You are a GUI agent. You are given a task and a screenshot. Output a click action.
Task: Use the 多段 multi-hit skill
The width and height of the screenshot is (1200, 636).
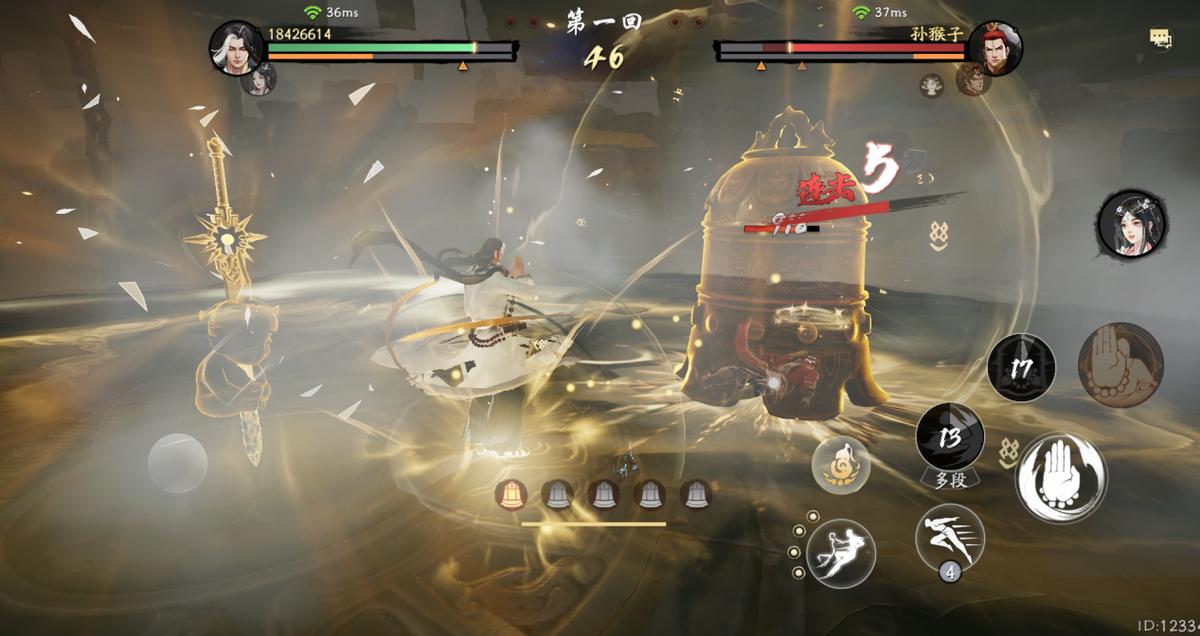point(950,437)
